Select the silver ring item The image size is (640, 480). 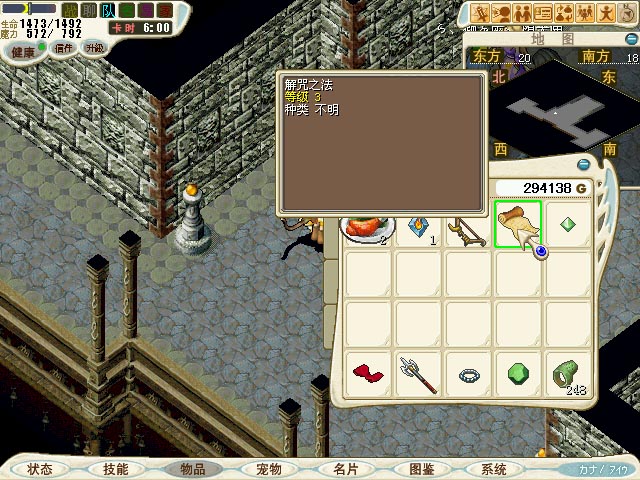point(468,375)
